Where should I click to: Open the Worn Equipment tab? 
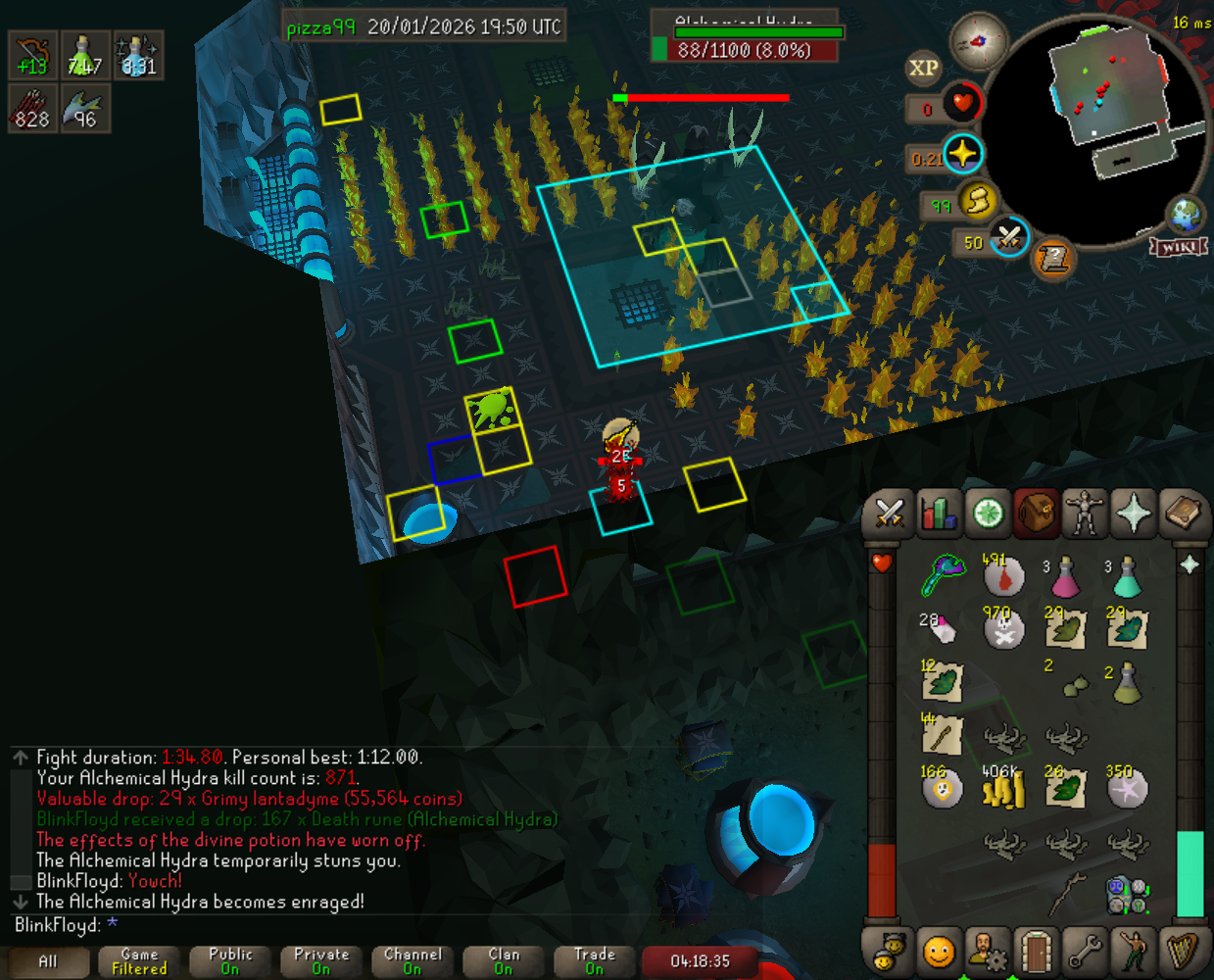(x=1085, y=513)
